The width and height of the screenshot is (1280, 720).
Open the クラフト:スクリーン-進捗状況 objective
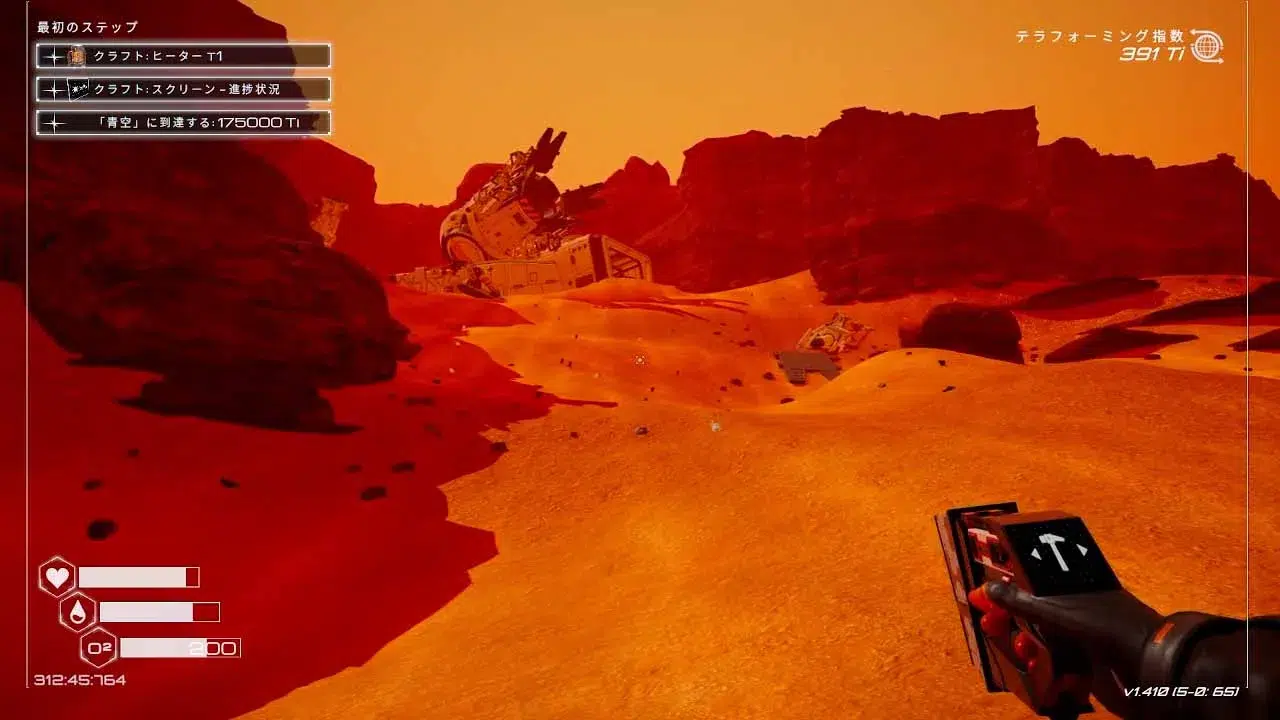coord(183,89)
